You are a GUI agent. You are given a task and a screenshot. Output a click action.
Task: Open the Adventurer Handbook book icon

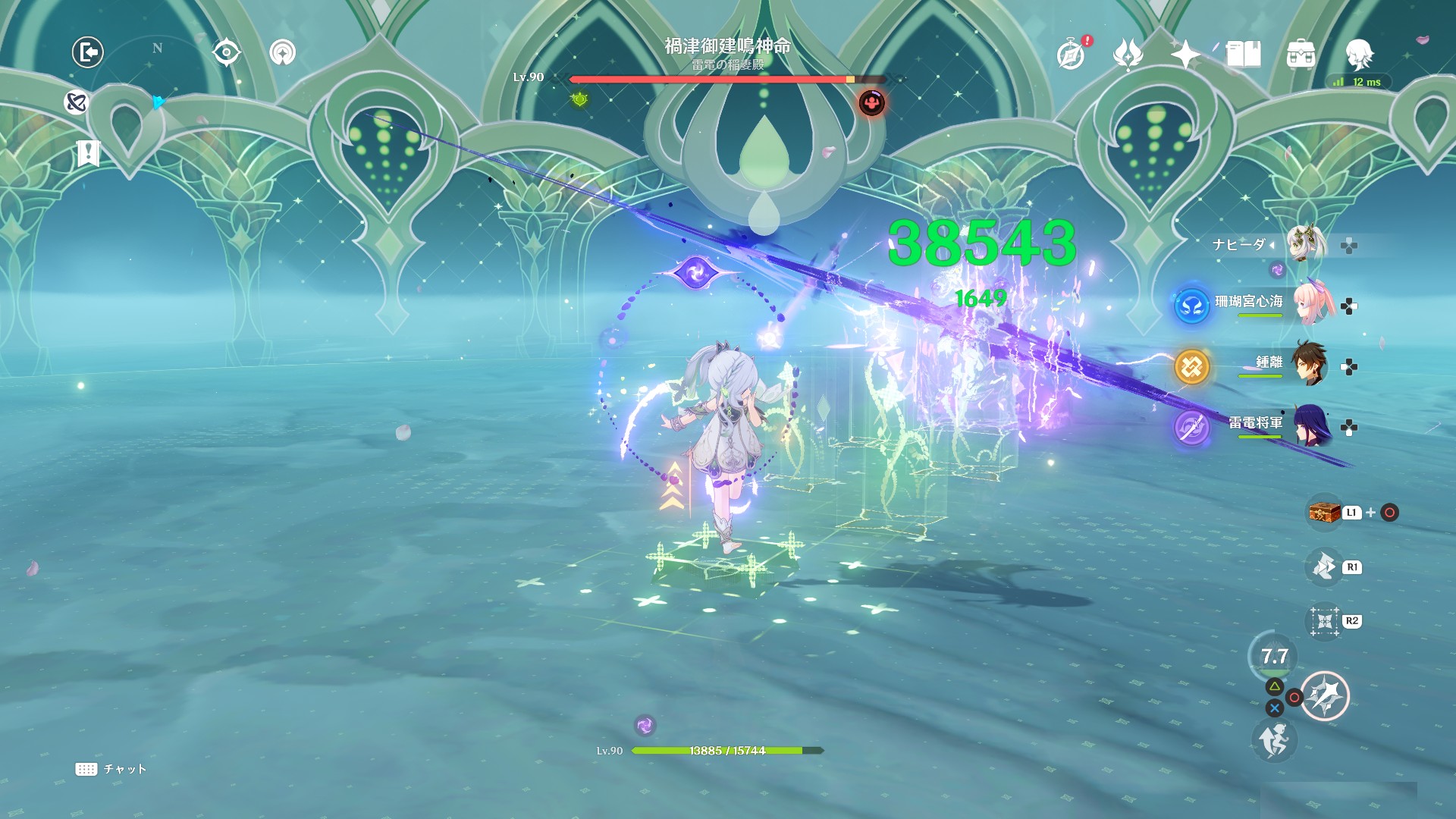point(1243,54)
